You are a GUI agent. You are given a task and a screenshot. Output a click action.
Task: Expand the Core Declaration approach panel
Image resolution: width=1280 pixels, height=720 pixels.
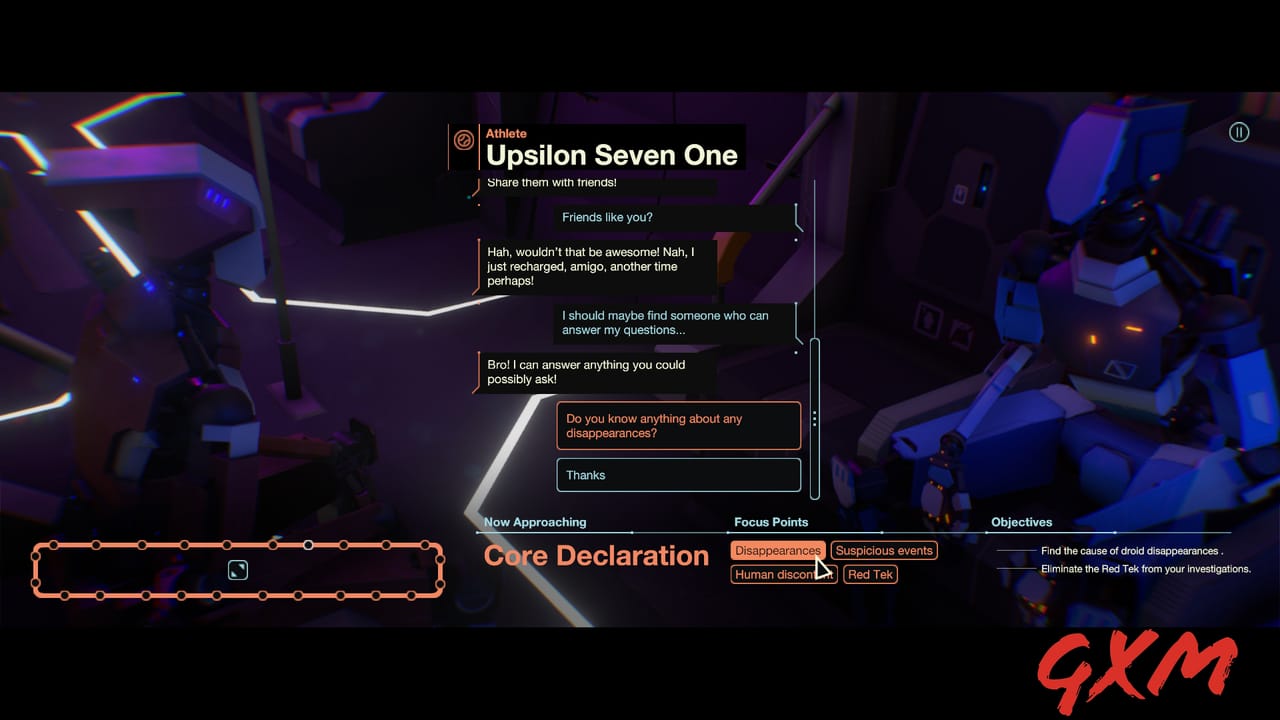[596, 555]
